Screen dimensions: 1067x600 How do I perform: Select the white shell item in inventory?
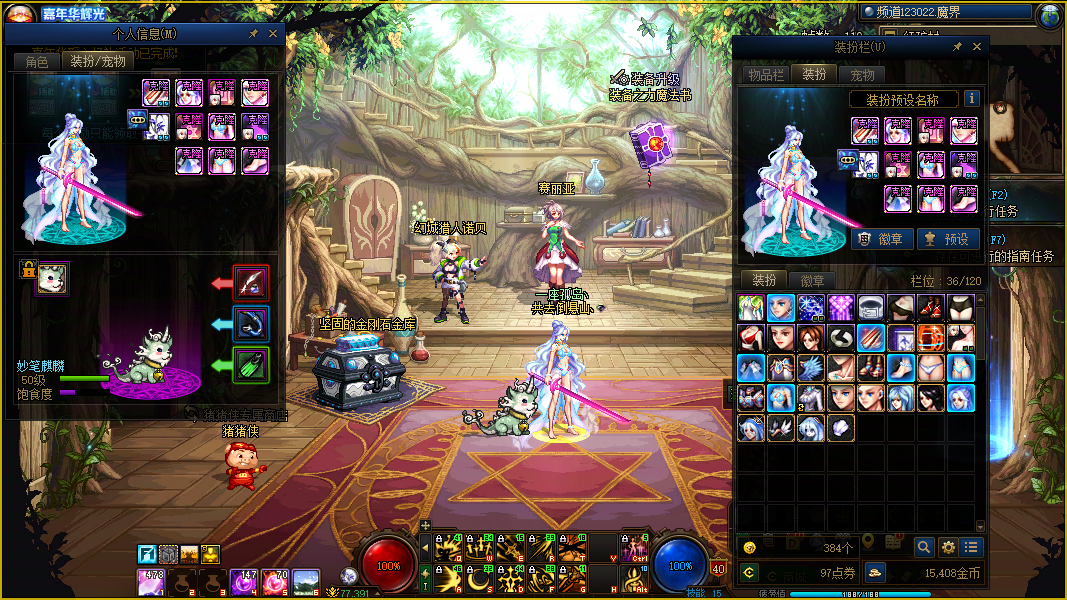coord(841,428)
